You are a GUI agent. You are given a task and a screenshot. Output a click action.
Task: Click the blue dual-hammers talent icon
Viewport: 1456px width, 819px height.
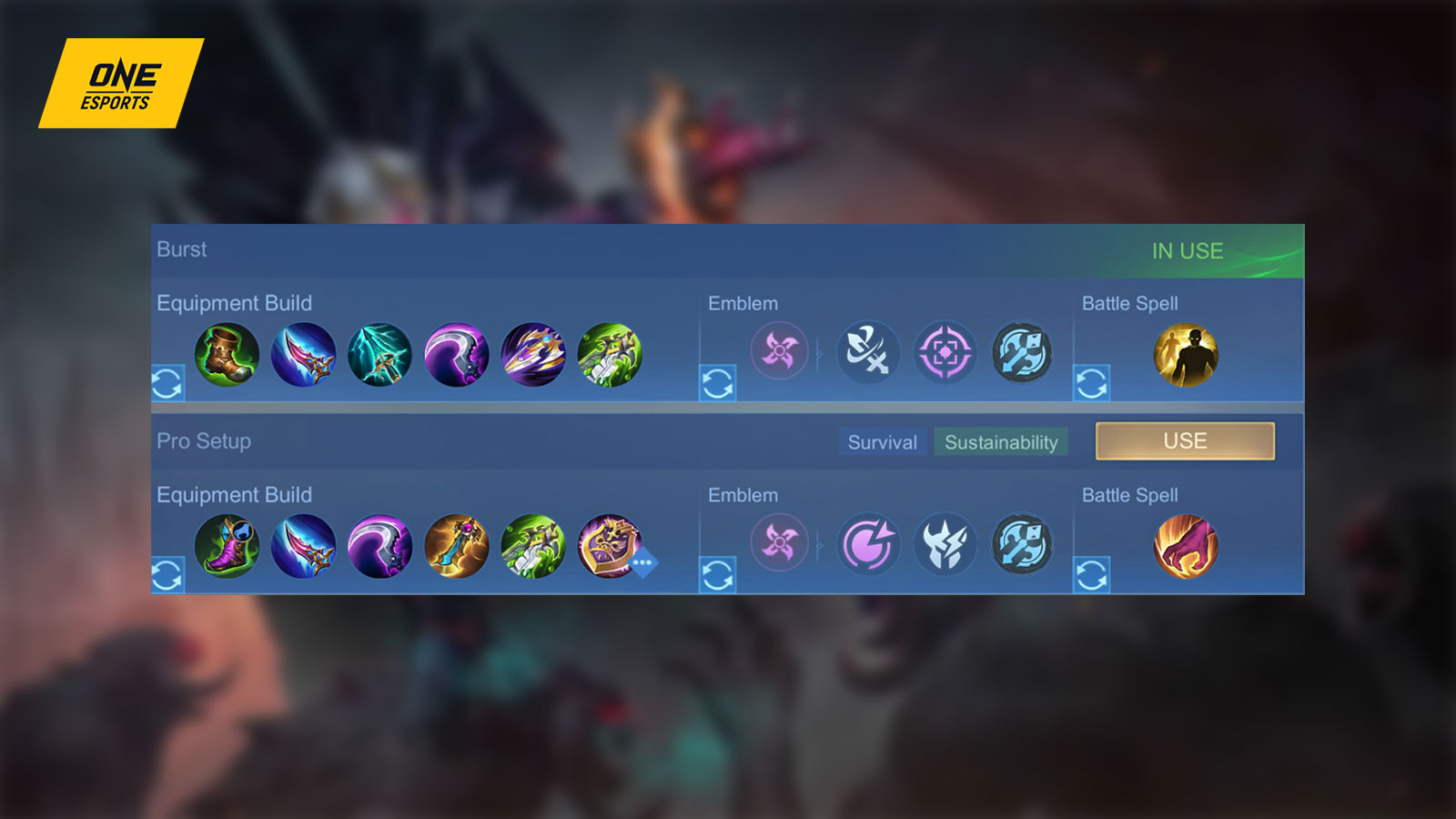1022,353
